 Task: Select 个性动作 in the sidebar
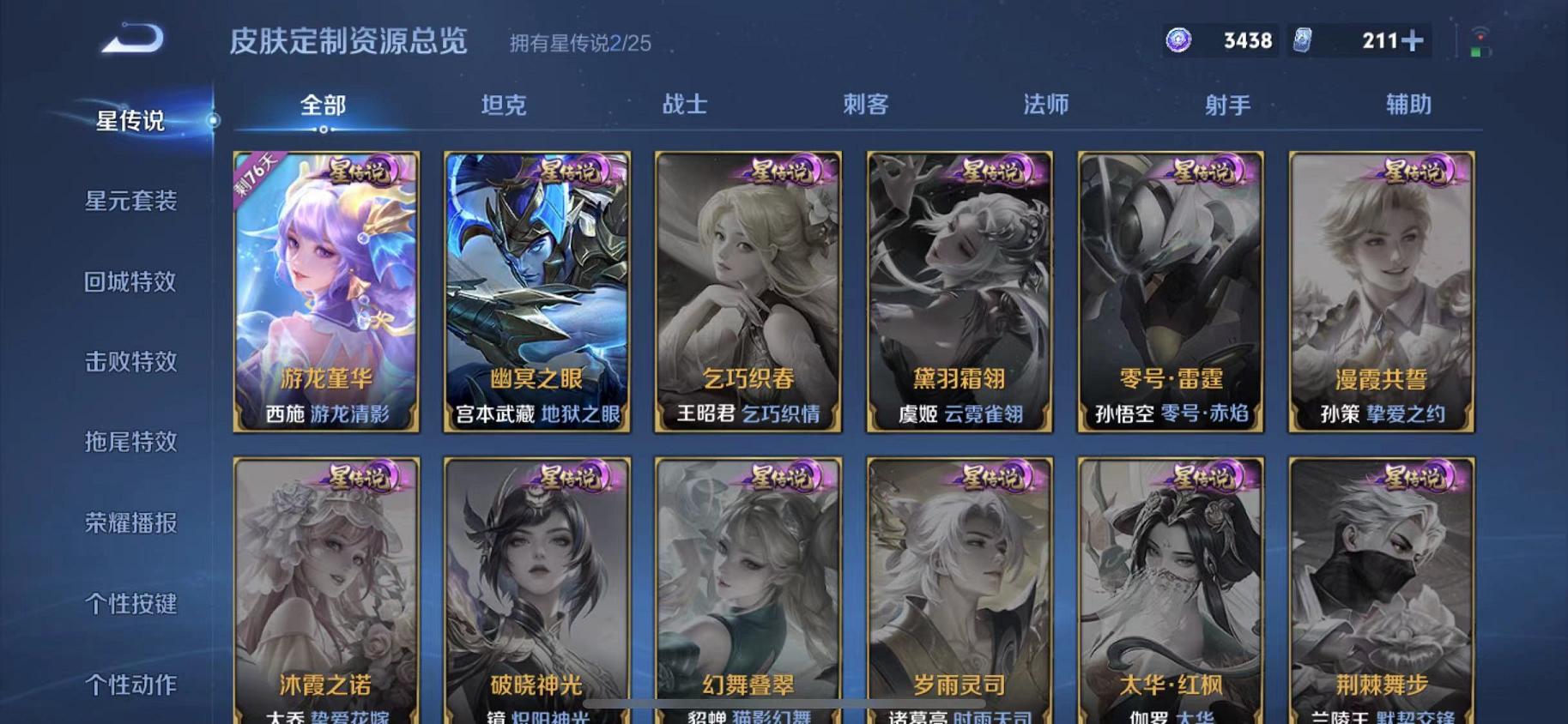[130, 685]
